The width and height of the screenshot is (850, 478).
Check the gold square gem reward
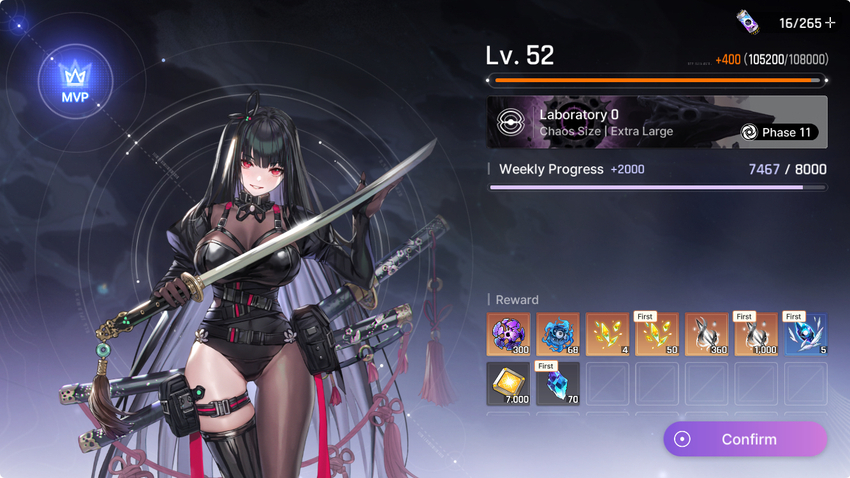tap(508, 384)
